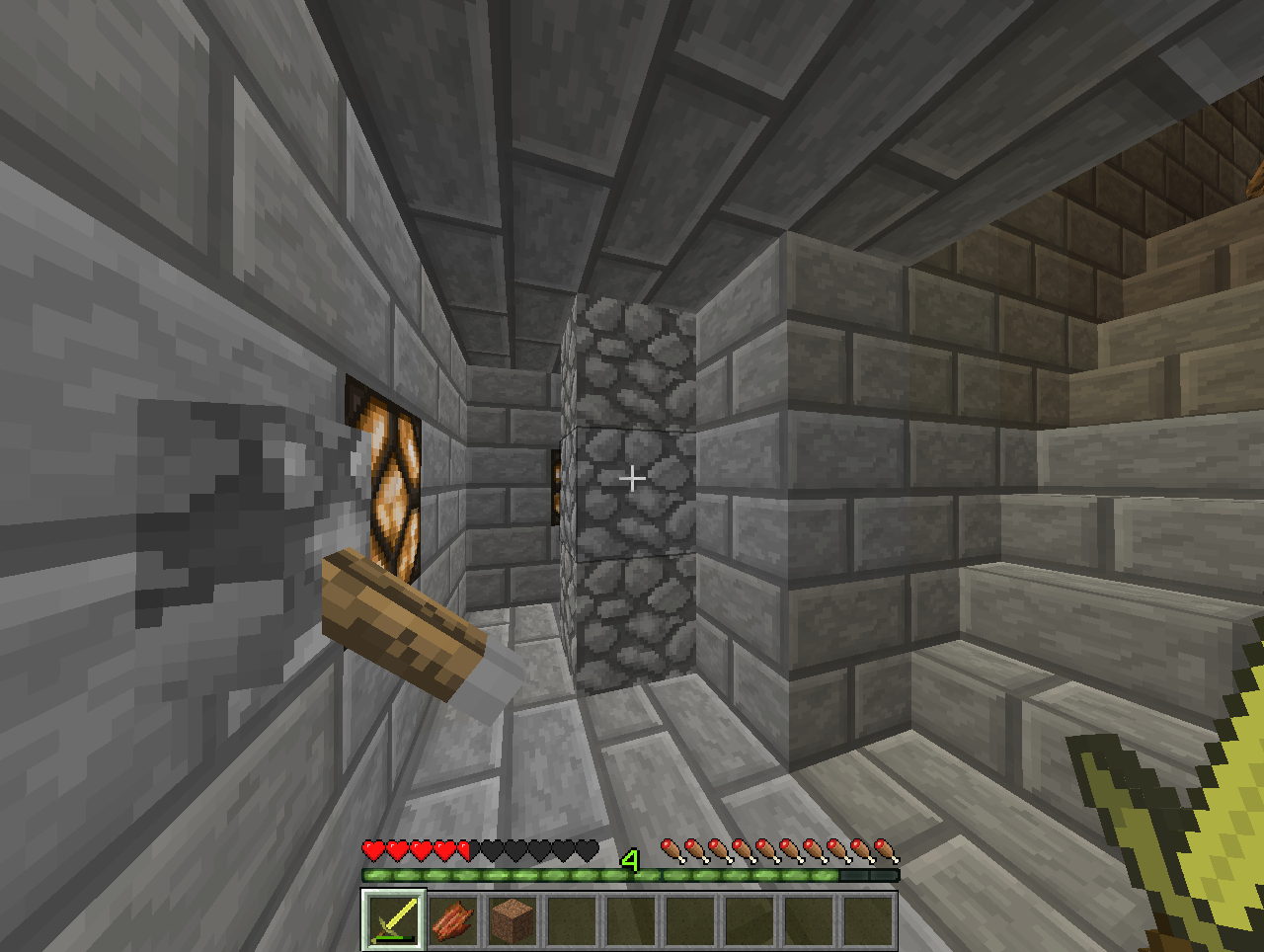Choose the brown block hotbar slot
This screenshot has height=952, width=1264.
tap(513, 919)
